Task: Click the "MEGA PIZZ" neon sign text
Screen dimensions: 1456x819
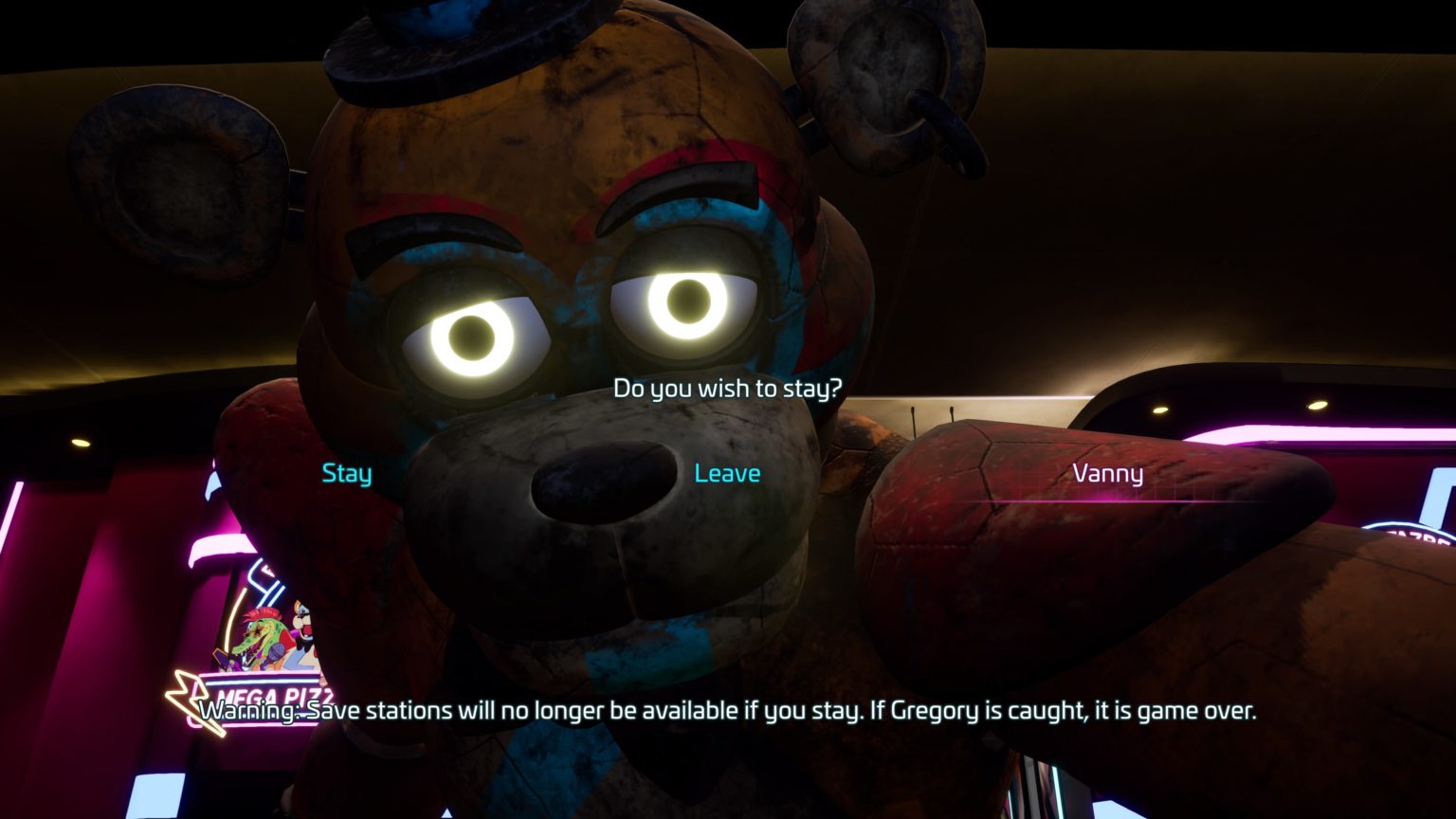Action: pos(275,694)
